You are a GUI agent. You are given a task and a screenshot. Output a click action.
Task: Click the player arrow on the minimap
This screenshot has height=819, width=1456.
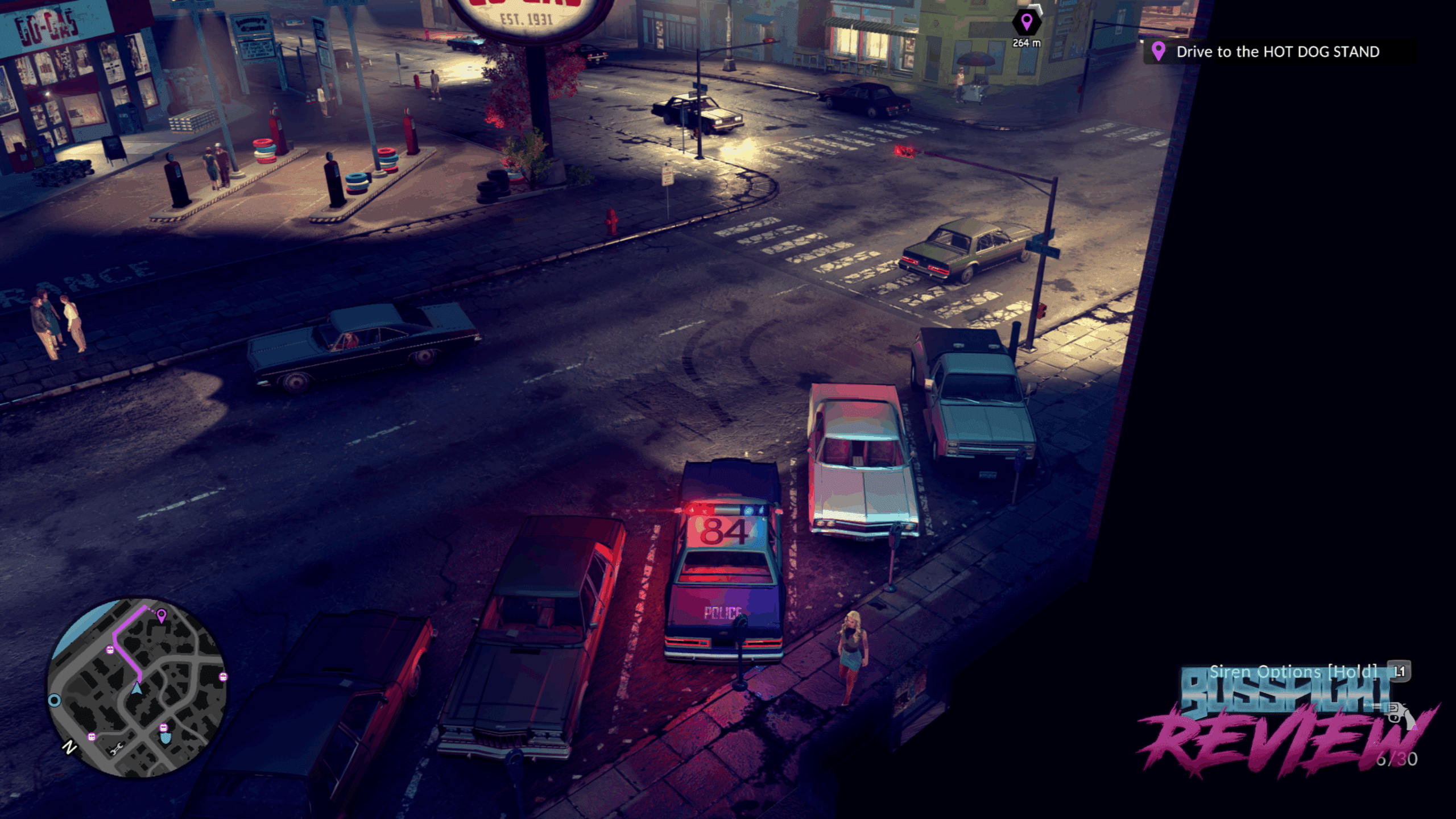136,689
